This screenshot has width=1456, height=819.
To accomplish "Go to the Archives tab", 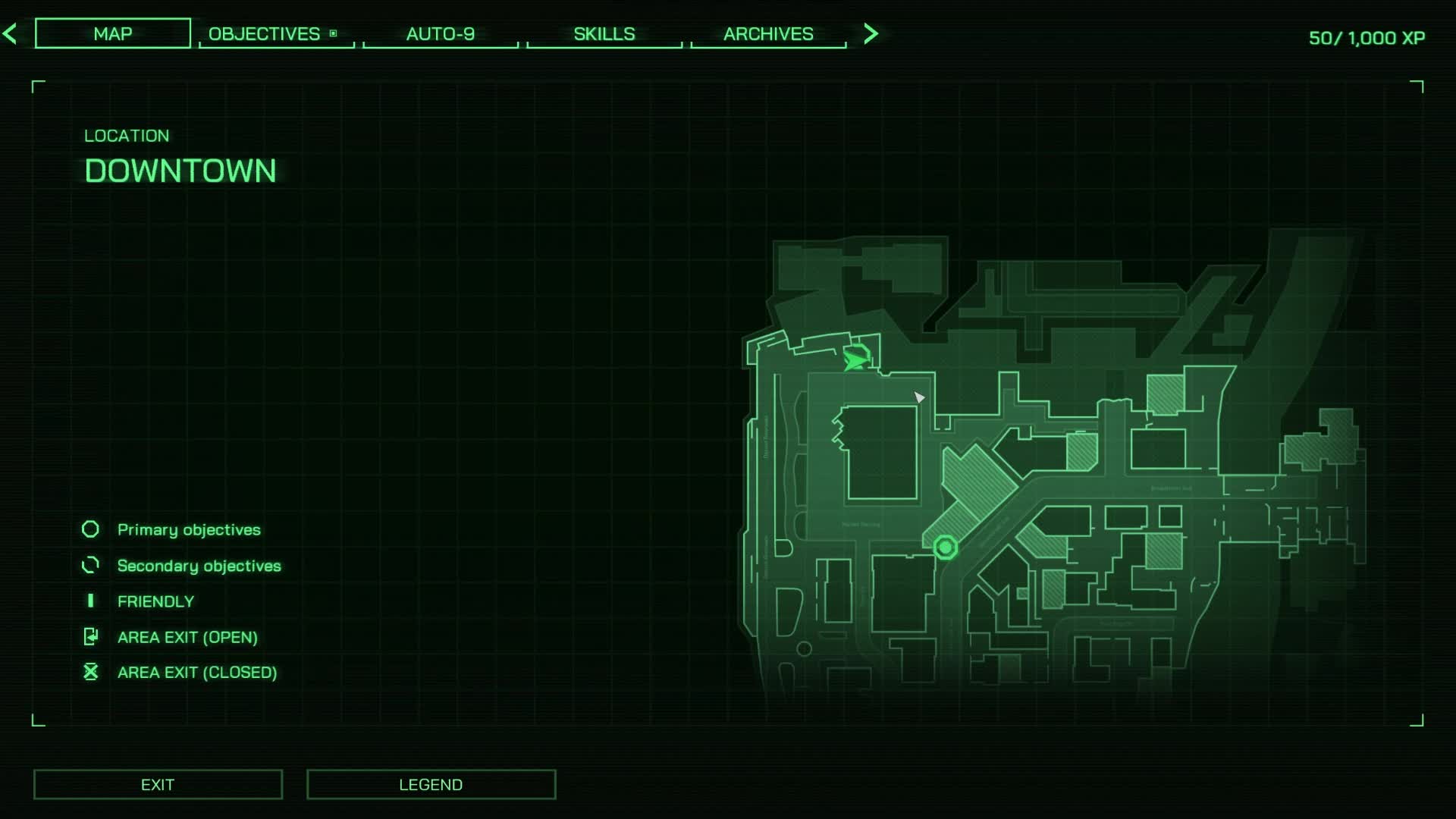I will click(767, 34).
